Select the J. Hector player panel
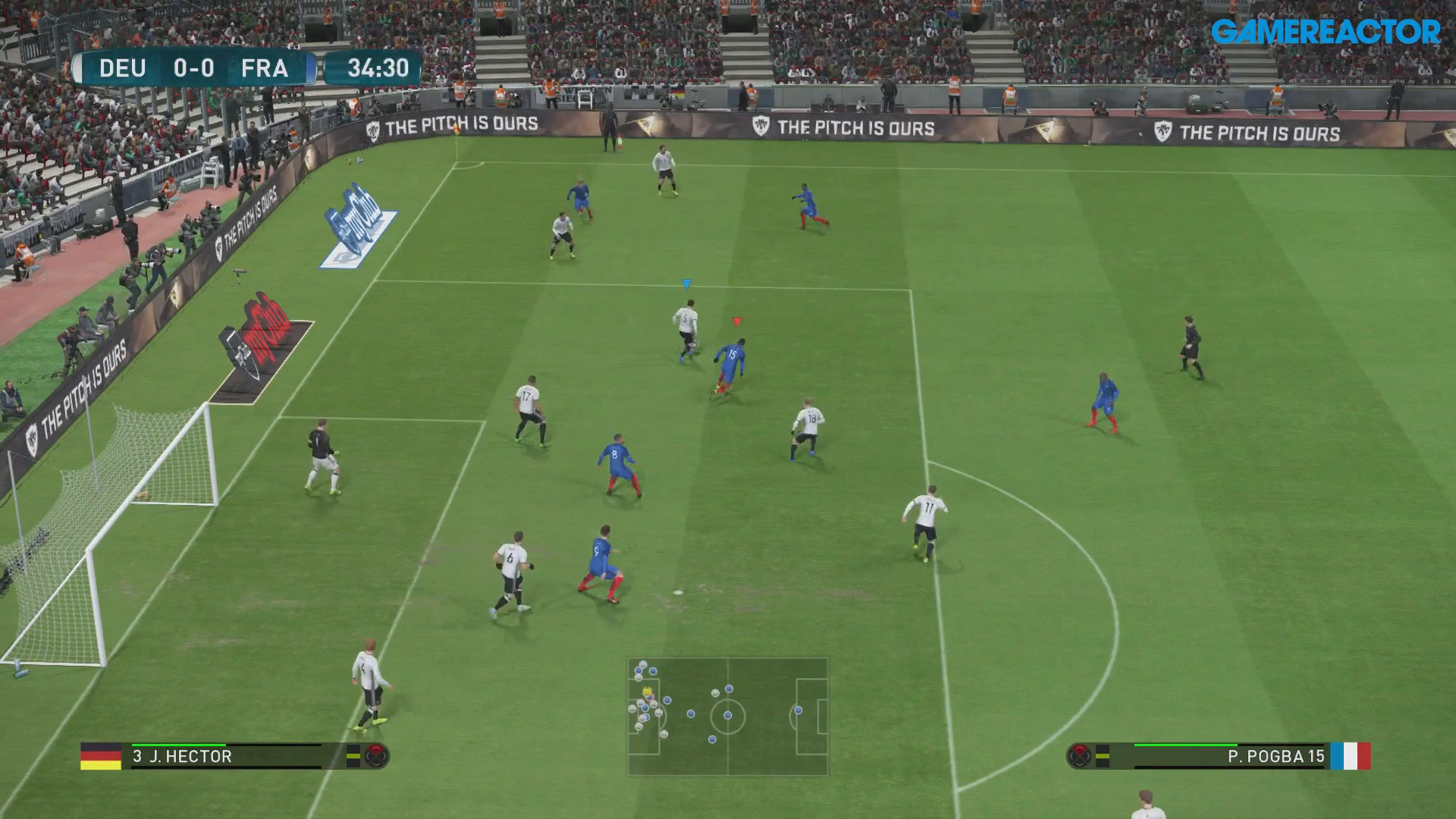The height and width of the screenshot is (819, 1456). [227, 756]
